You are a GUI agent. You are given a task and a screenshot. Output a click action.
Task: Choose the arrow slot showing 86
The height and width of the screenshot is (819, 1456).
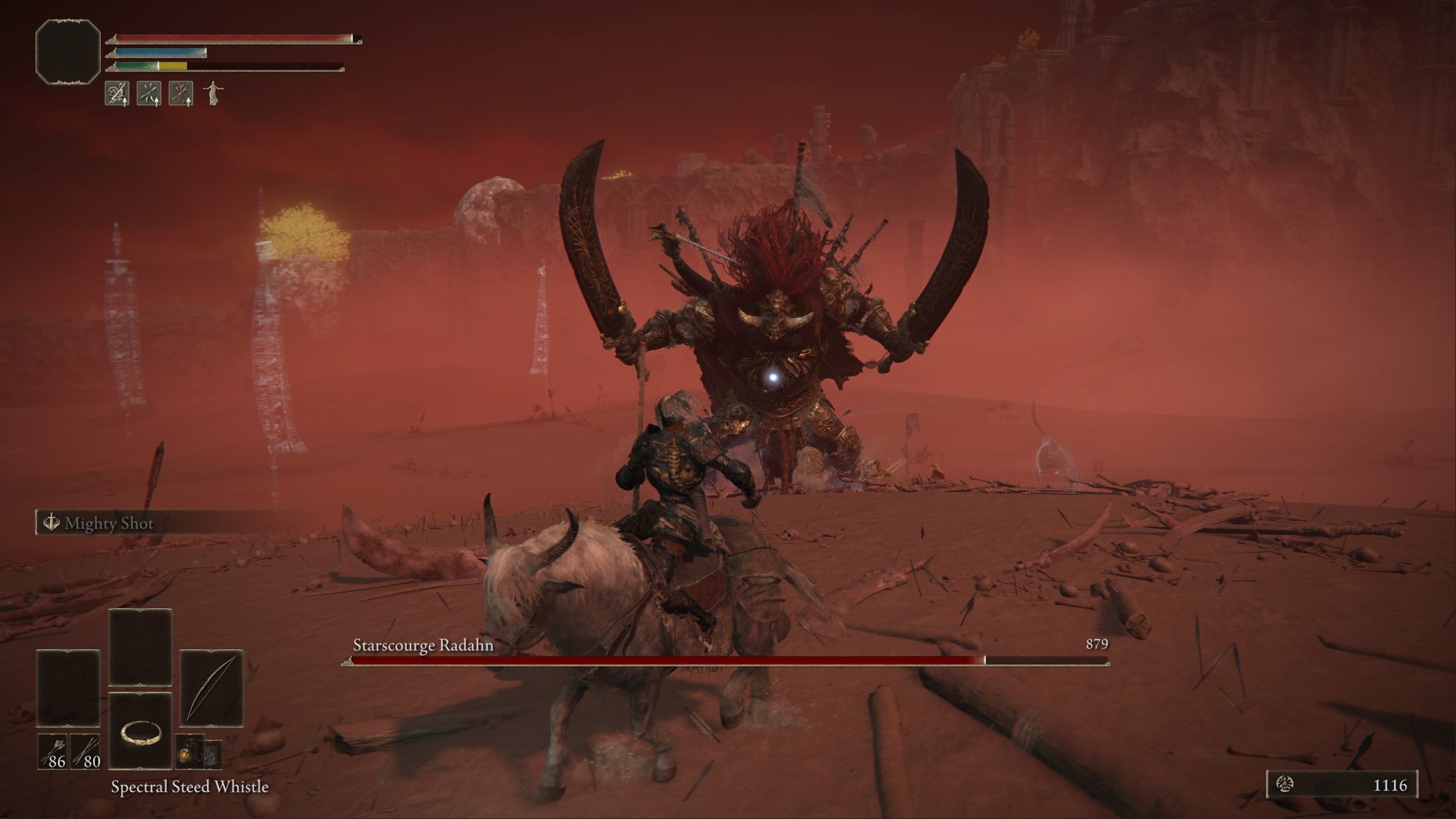(x=52, y=752)
